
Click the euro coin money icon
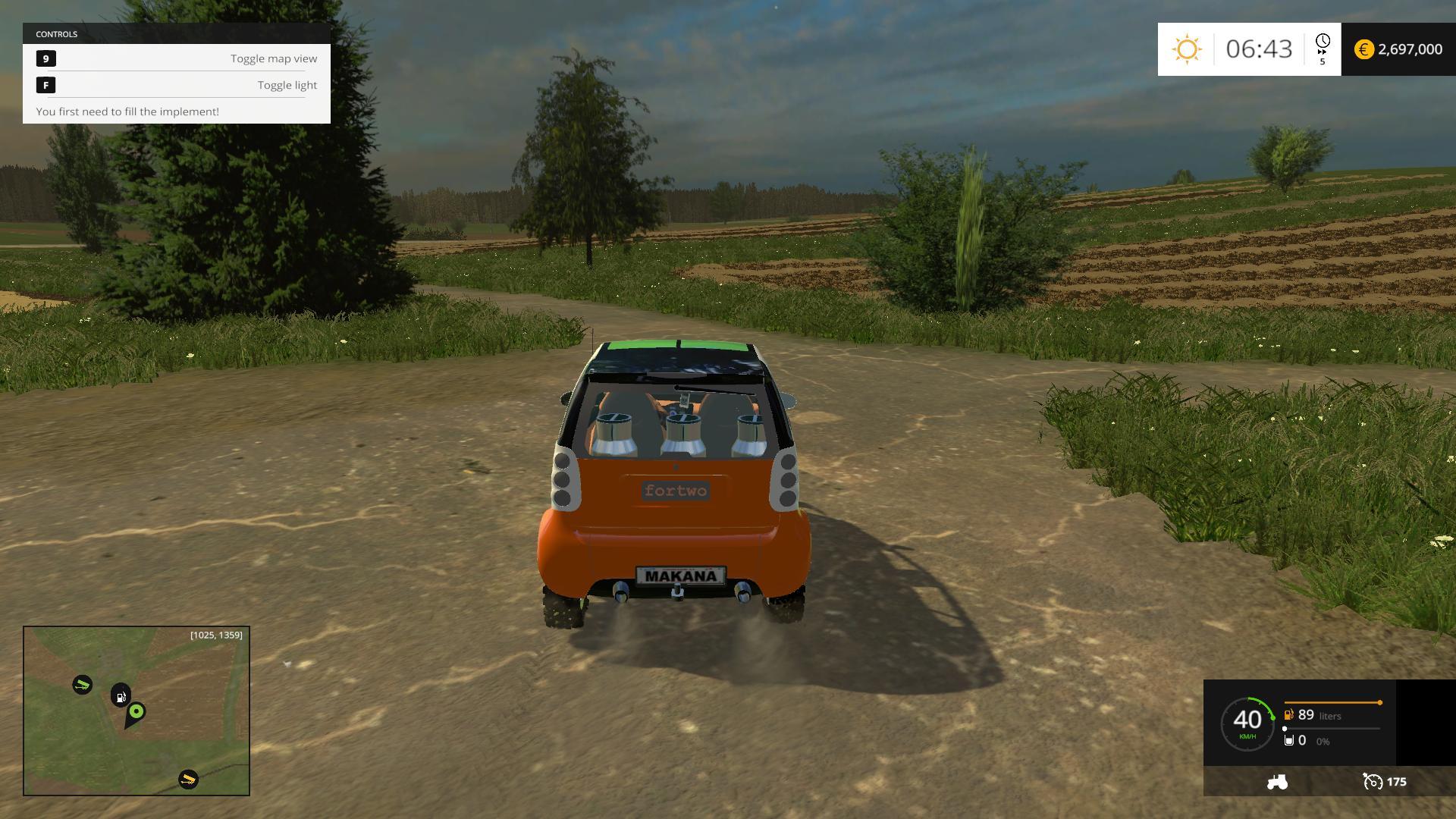[x=1363, y=49]
